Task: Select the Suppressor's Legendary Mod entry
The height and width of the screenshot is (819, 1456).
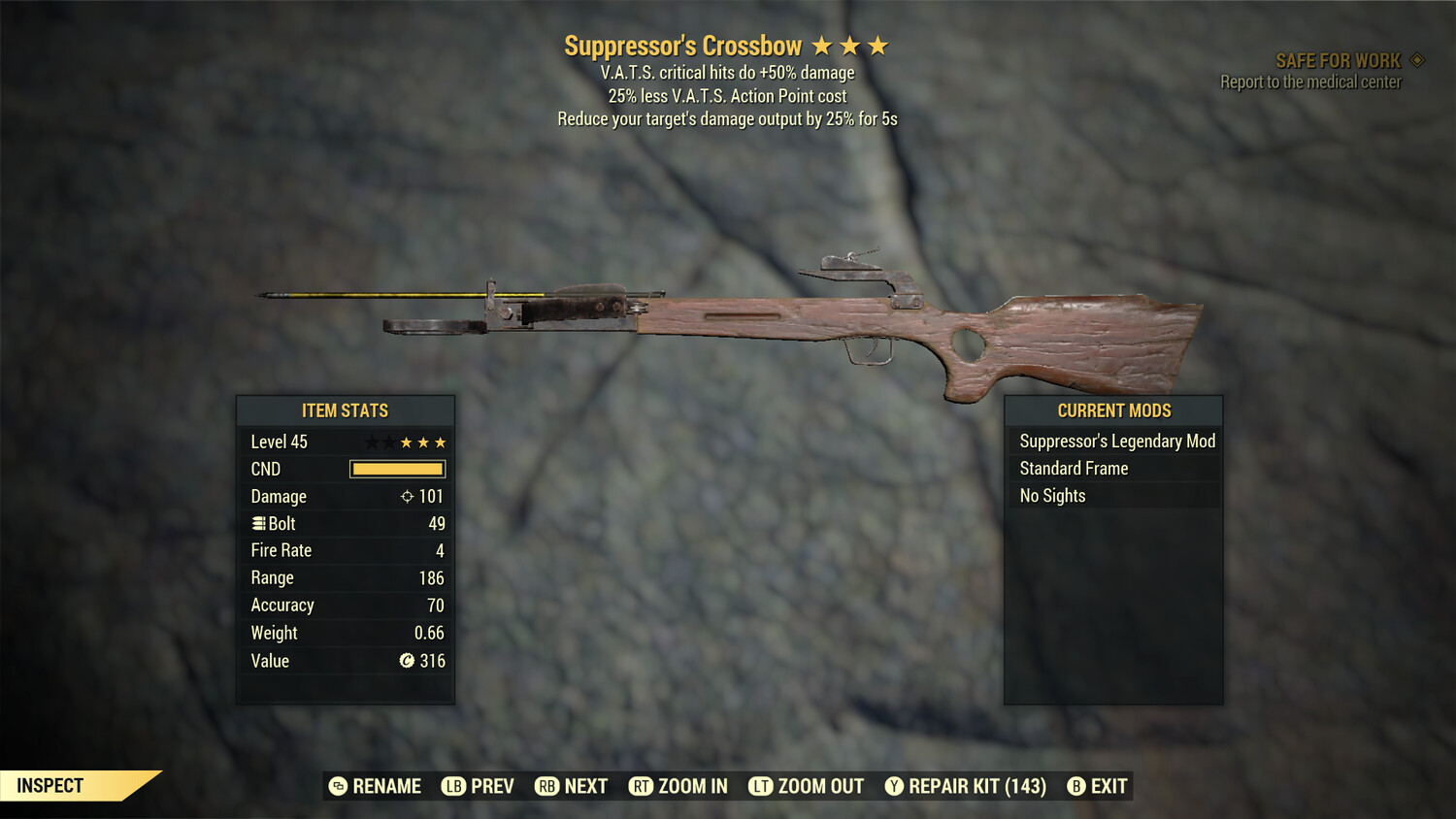Action: pos(1116,441)
